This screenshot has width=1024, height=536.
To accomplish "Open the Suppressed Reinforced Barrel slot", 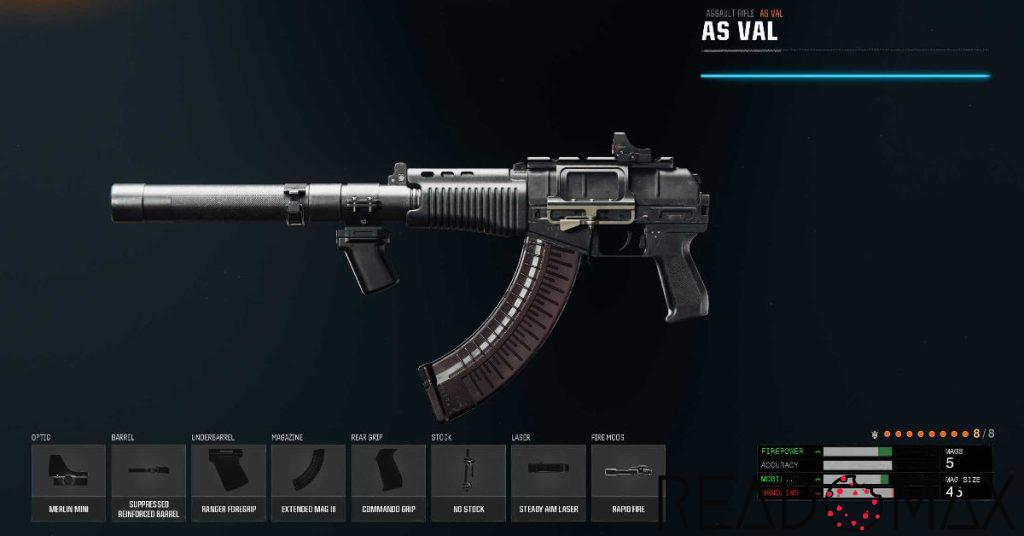I will (x=148, y=482).
